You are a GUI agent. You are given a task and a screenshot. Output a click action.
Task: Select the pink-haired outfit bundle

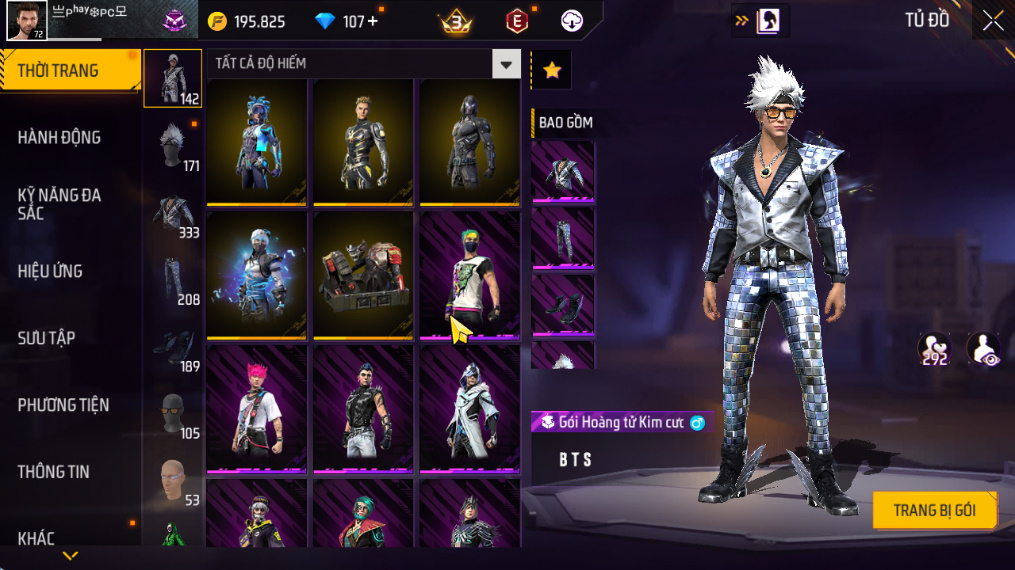click(257, 406)
